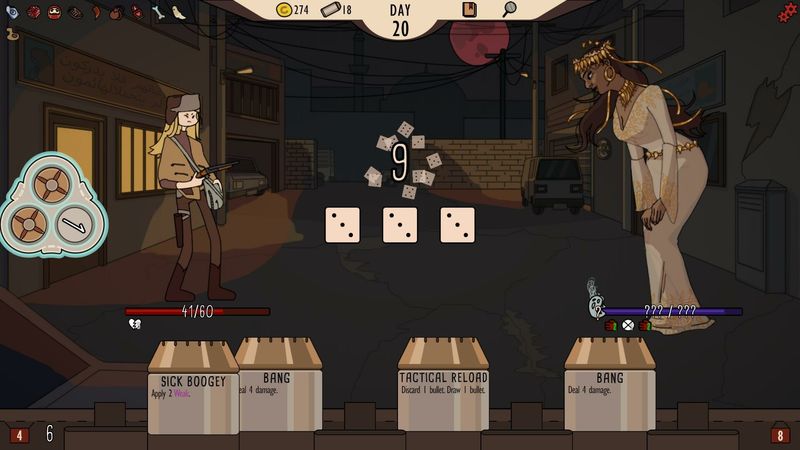Inspect the broken heart status icon
The width and height of the screenshot is (800, 450).
click(134, 324)
